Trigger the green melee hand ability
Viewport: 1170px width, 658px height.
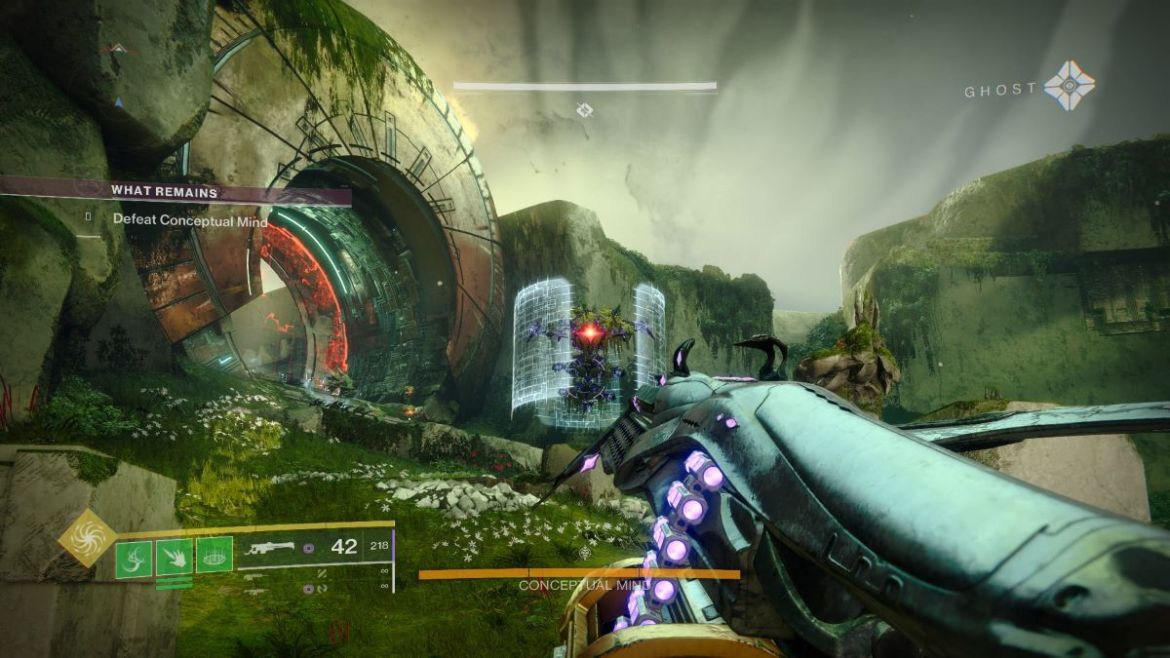tap(174, 555)
